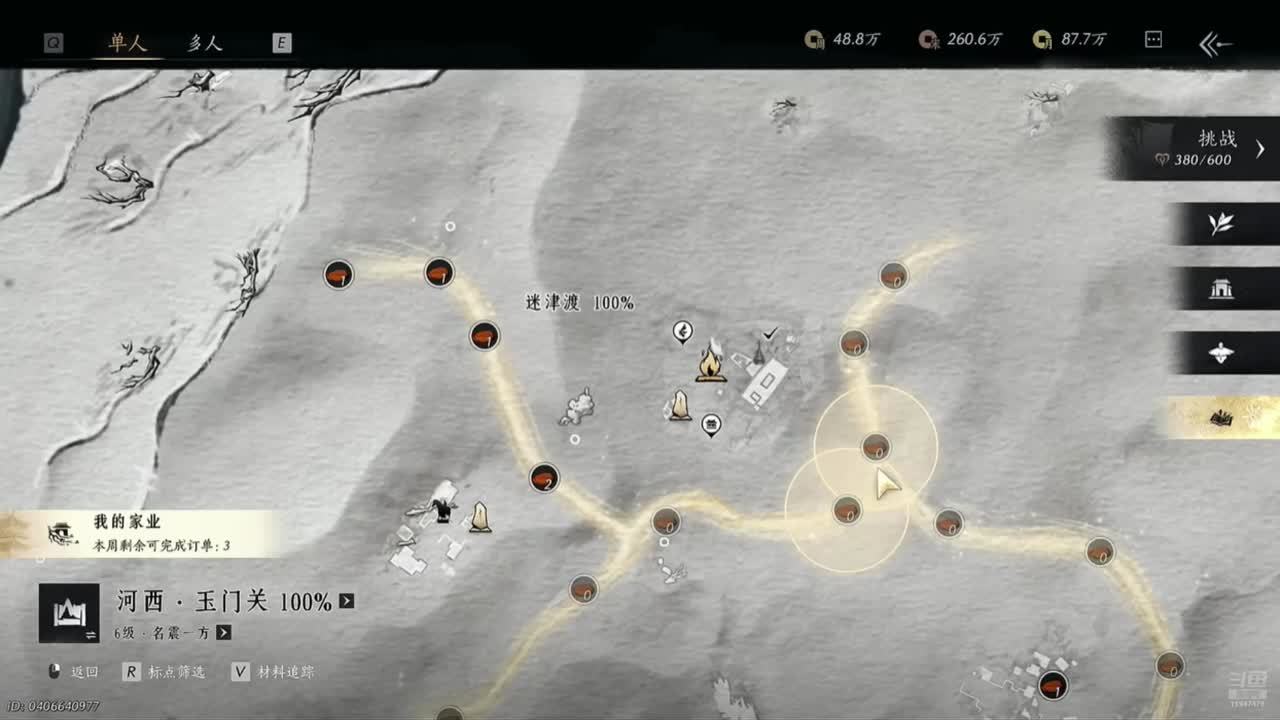Click the shop marker below the campfire
This screenshot has height=720, width=1280.
click(x=711, y=425)
